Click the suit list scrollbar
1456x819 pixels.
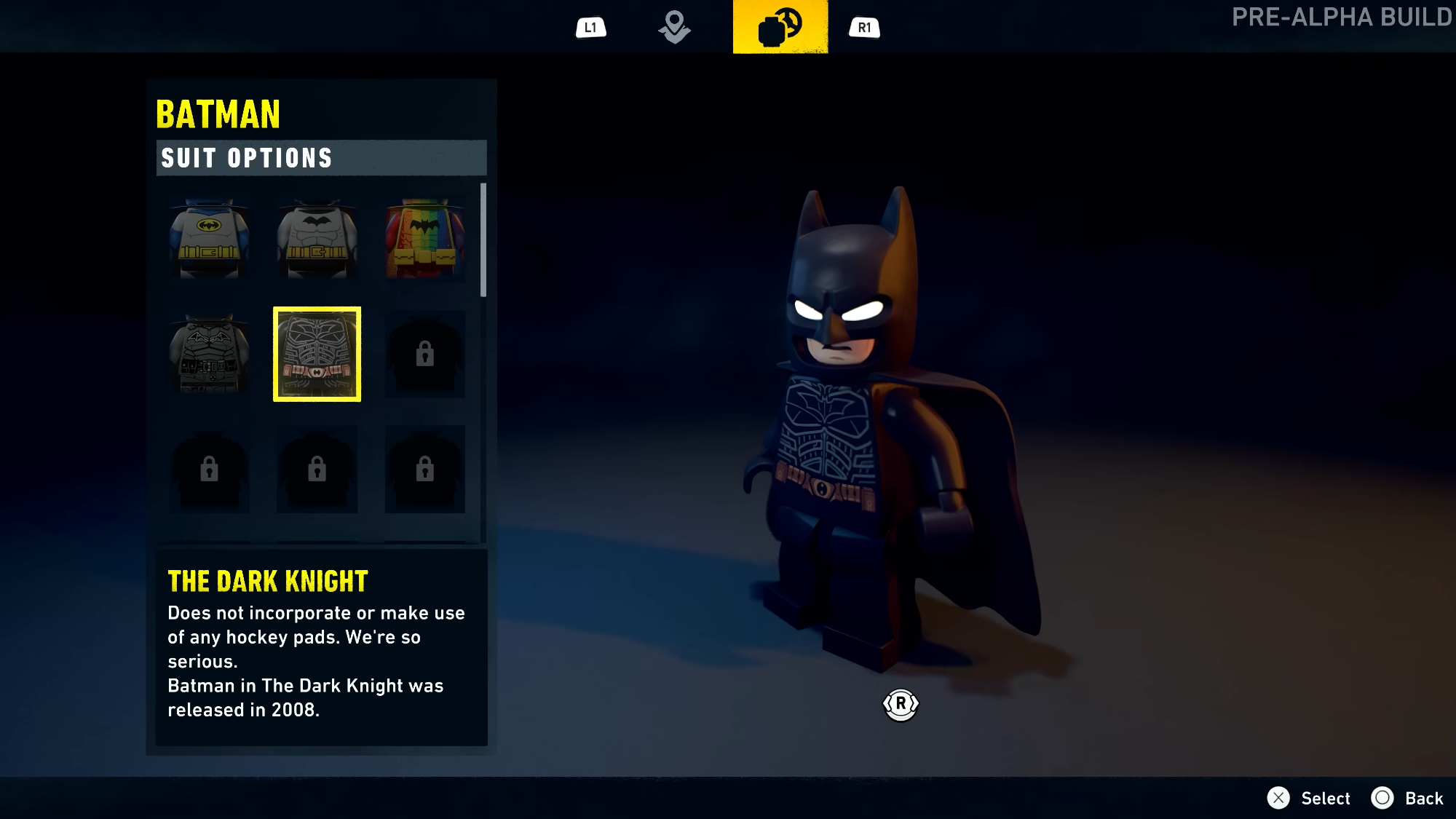[483, 240]
